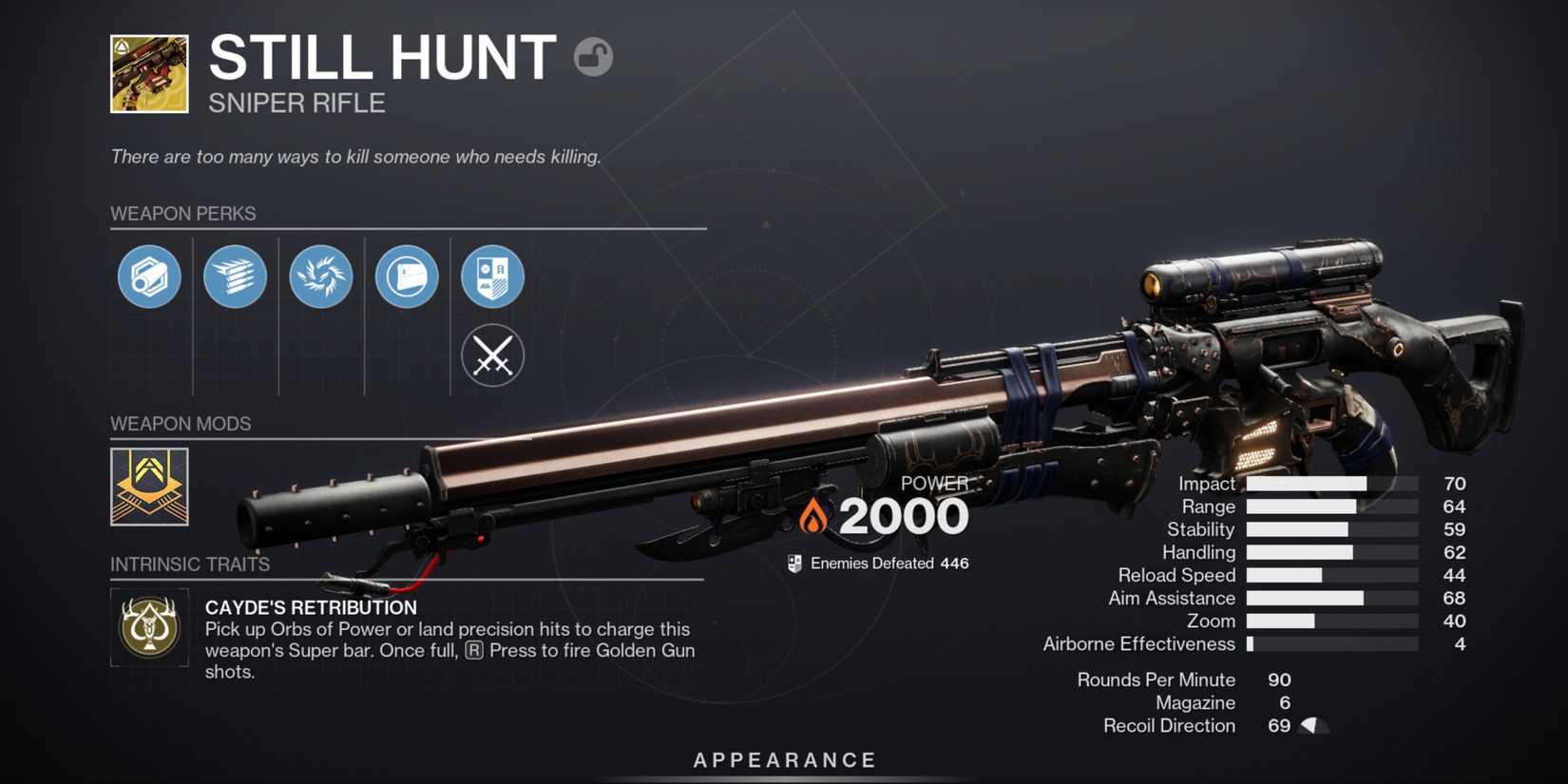This screenshot has width=1568, height=784.
Task: Expand the Weapon Mods section
Action: 181,424
